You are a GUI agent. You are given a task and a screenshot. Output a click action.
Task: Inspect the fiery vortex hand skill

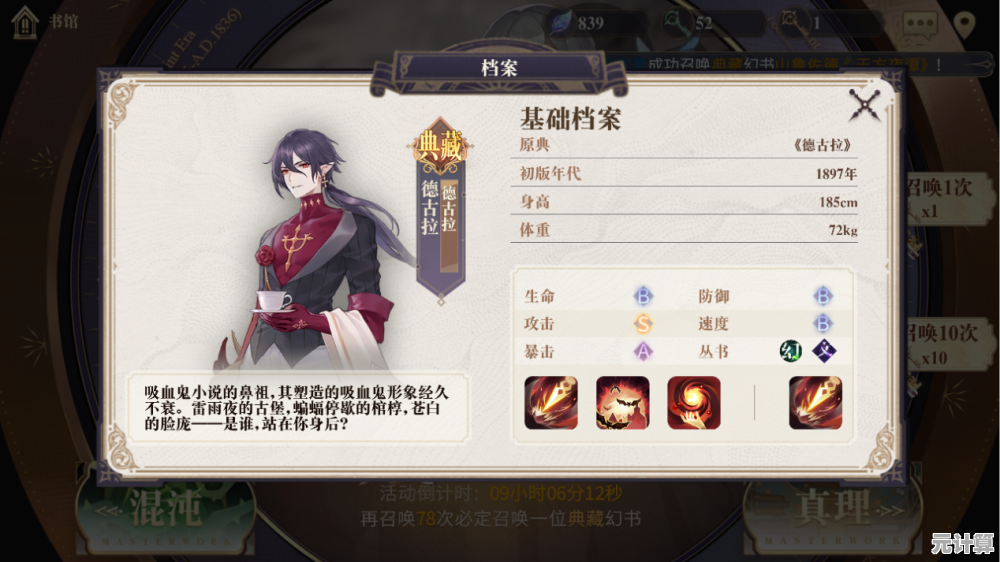693,403
